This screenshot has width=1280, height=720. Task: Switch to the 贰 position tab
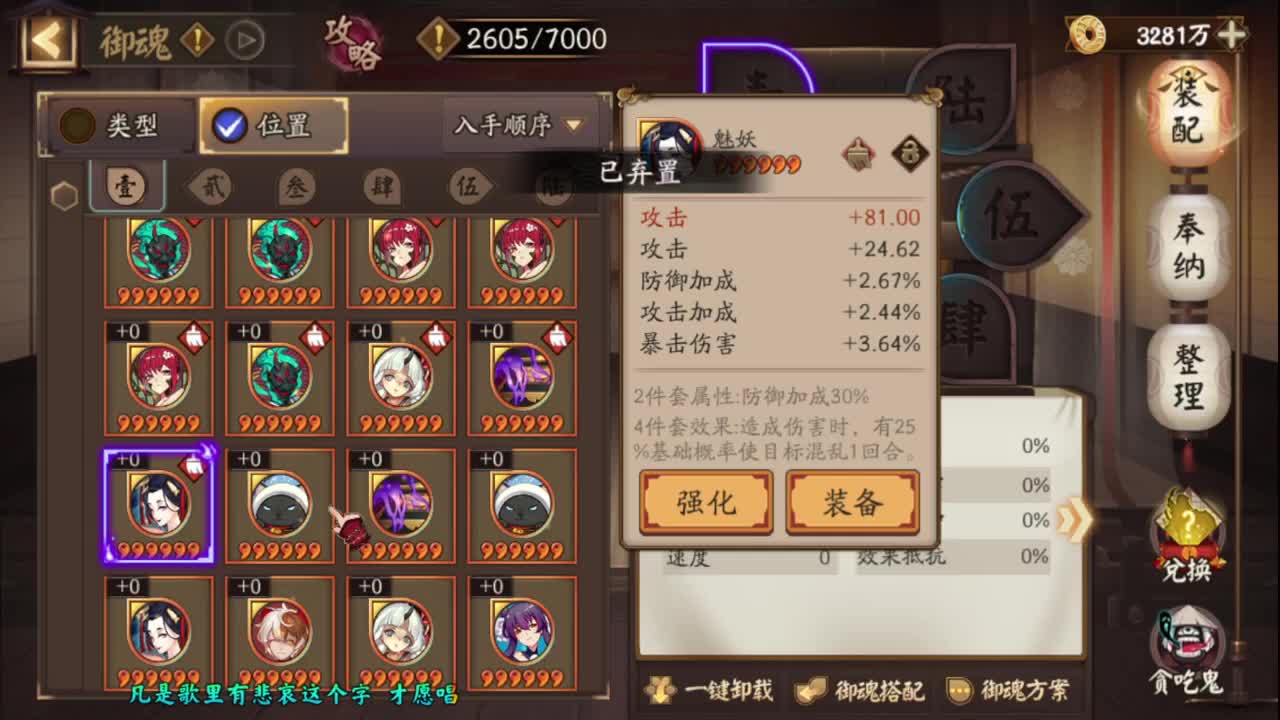211,187
